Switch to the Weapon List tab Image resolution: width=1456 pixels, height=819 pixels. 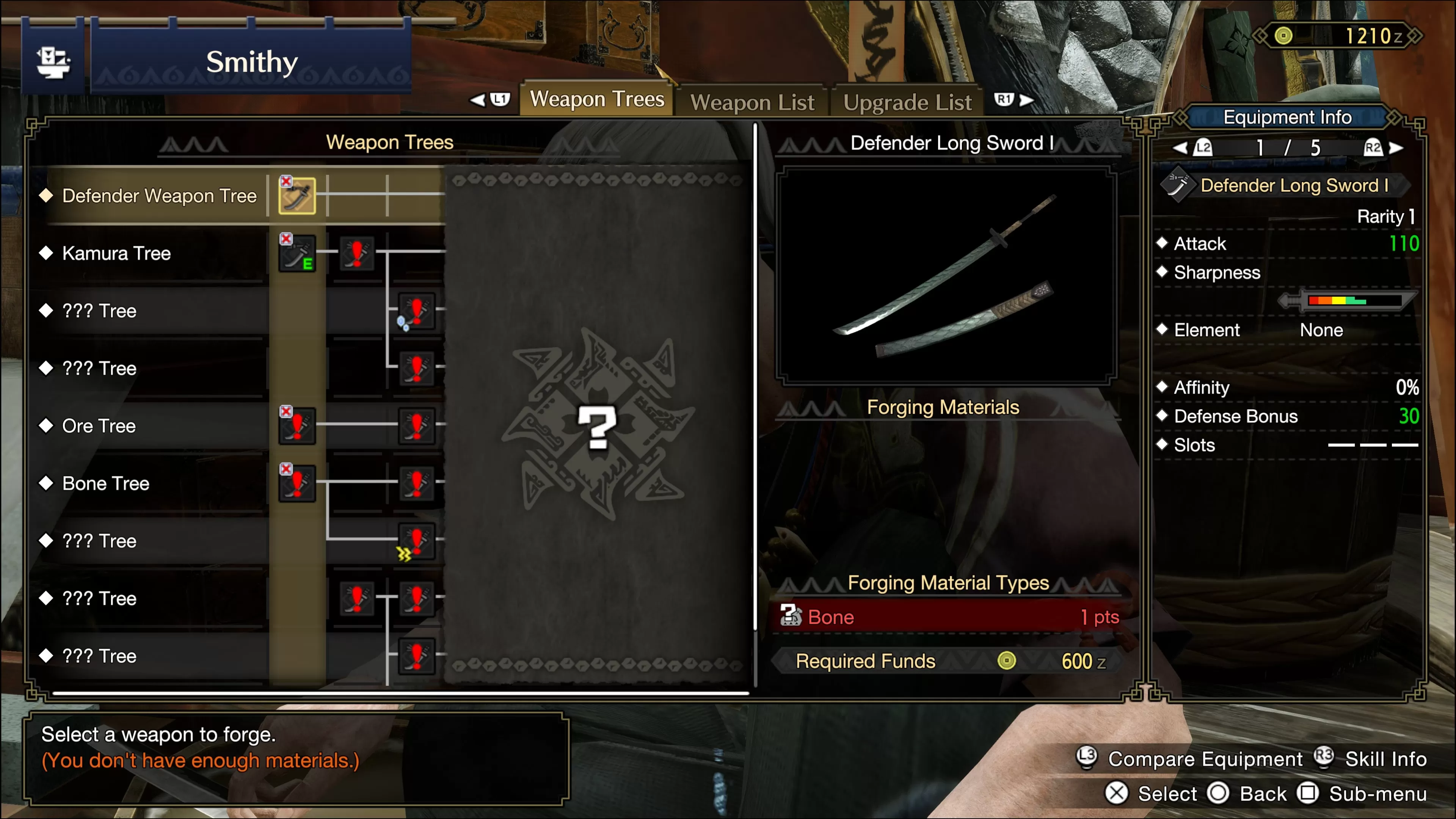(x=753, y=102)
